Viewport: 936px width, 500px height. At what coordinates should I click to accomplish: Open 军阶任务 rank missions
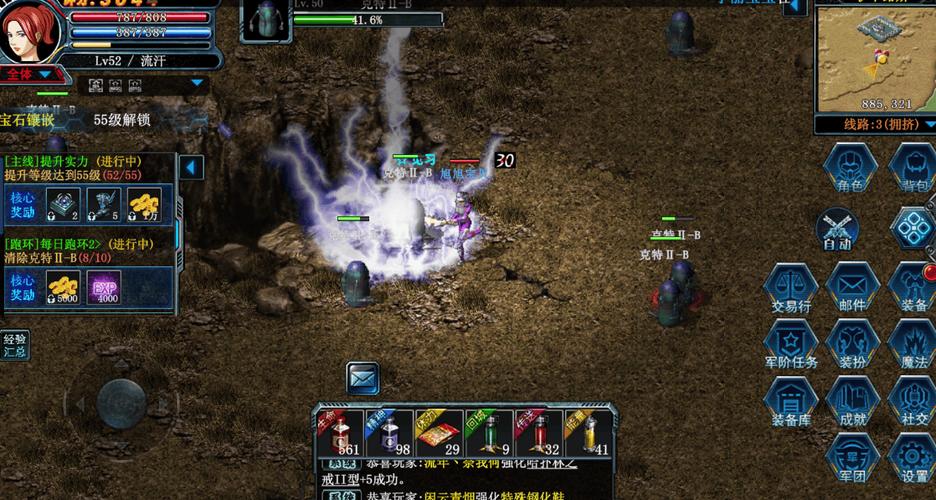[791, 344]
